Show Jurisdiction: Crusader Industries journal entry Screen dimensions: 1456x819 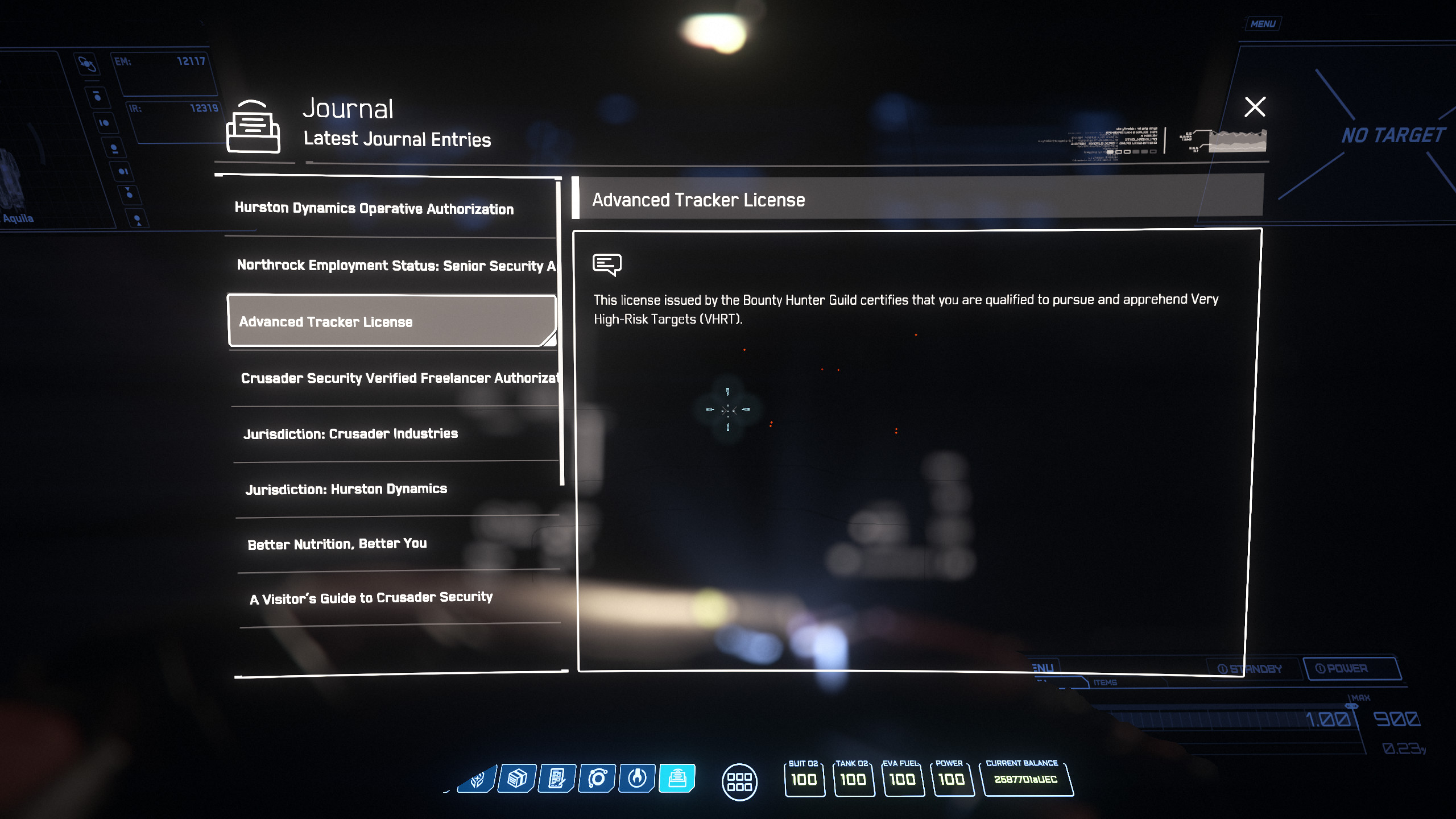[350, 434]
